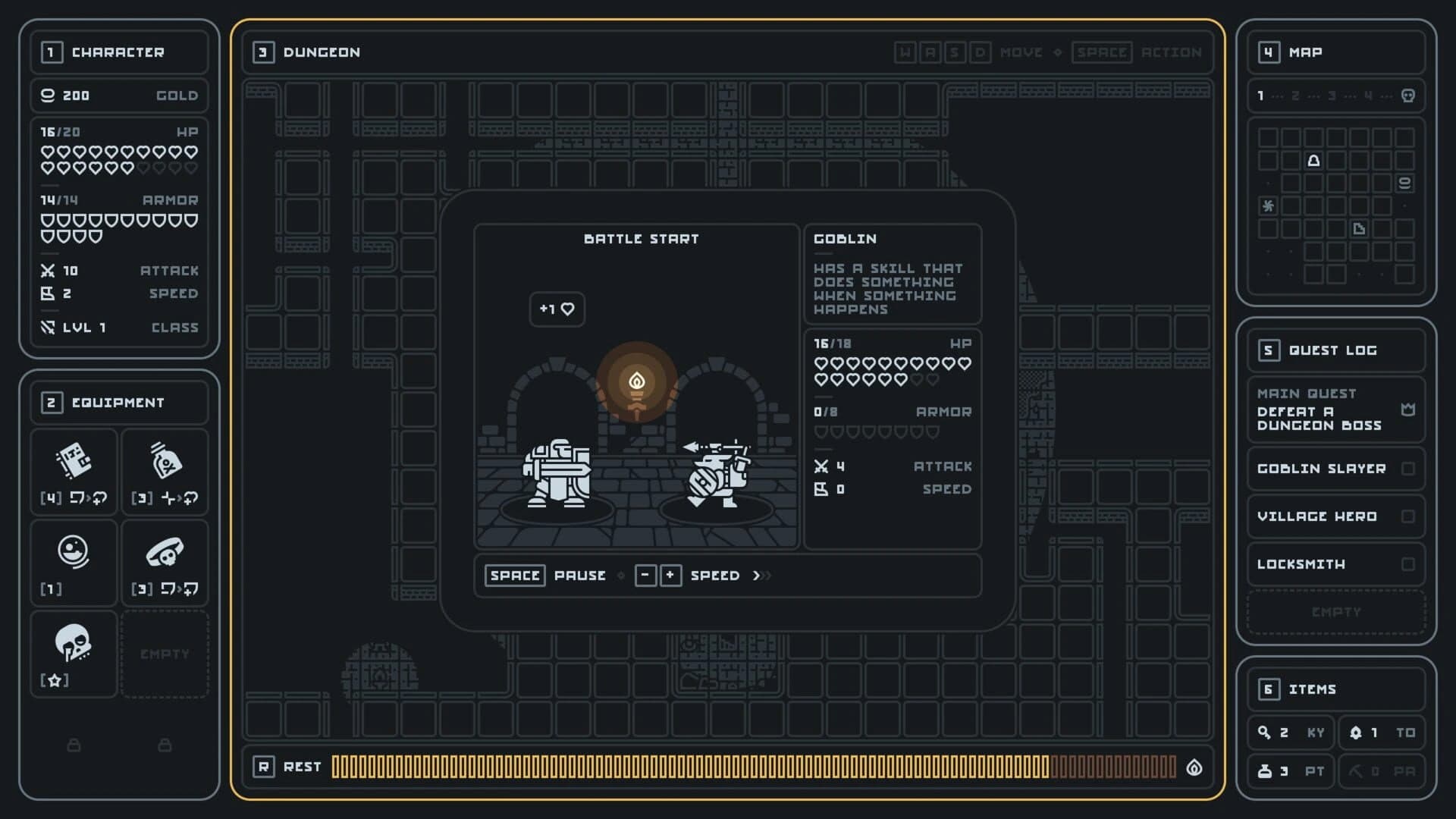Viewport: 1456px width, 819px height.
Task: Click the skull icon in the Map panel
Action: [x=1407, y=96]
